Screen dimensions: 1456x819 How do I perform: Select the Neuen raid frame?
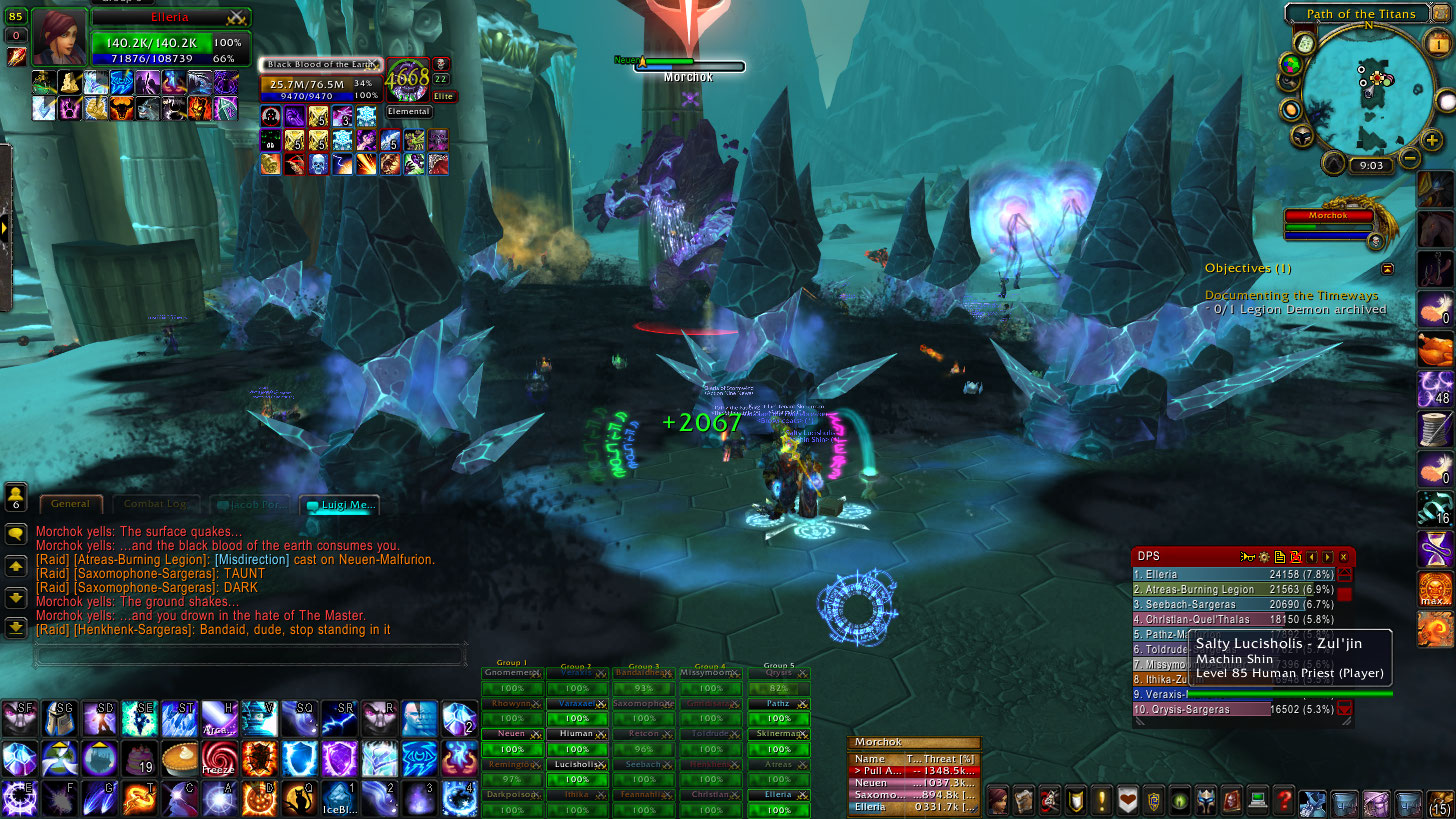pyautogui.click(x=511, y=734)
